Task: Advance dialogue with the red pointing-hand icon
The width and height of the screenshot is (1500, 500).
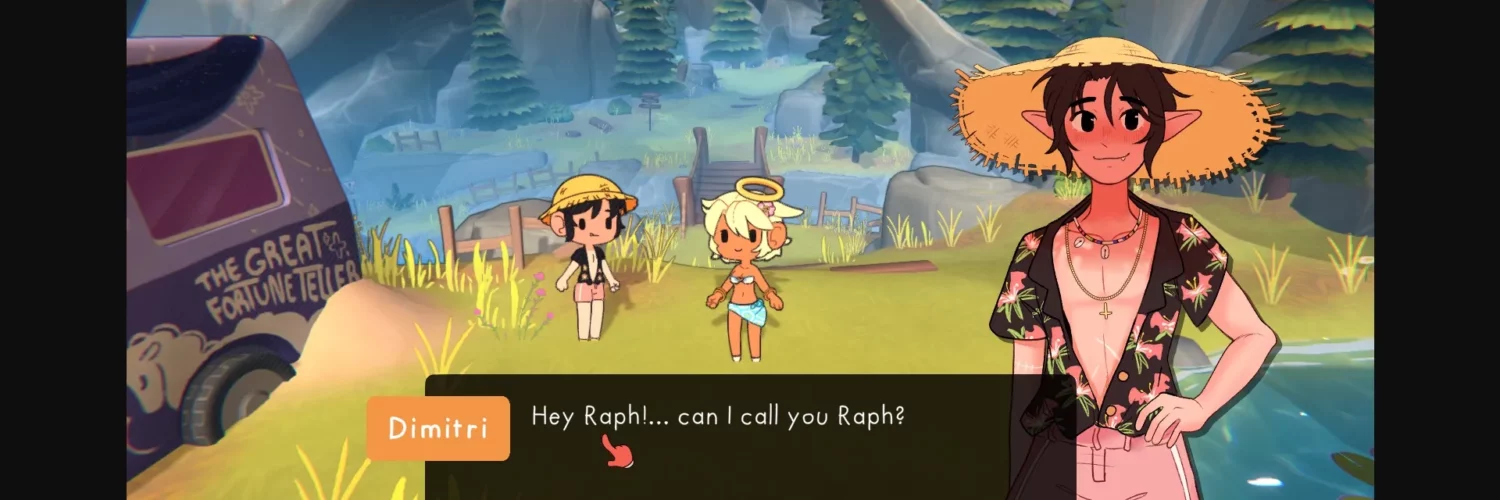Action: (x=618, y=454)
